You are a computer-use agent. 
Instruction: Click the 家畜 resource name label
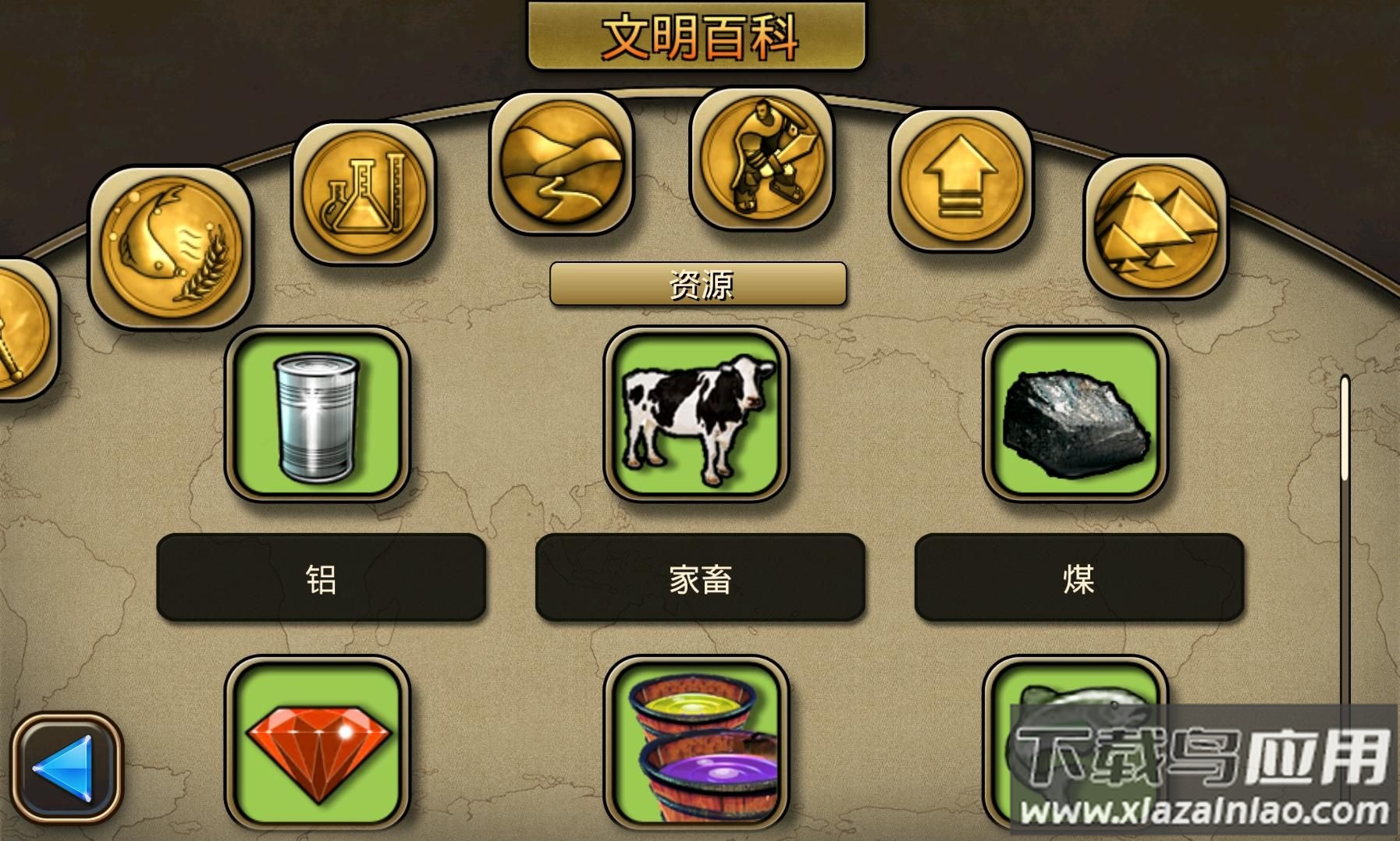(701, 577)
